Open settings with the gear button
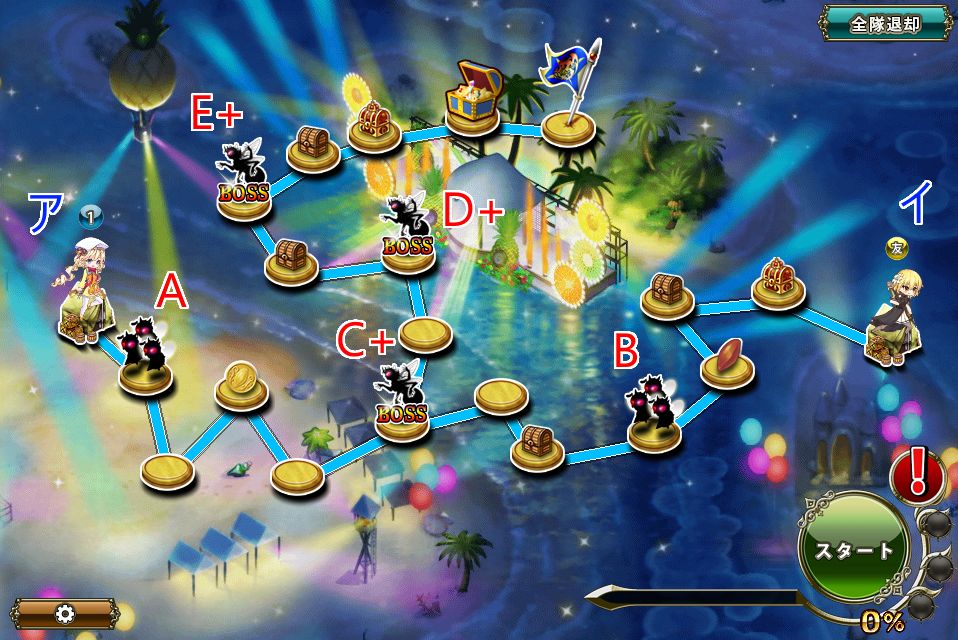This screenshot has height=640, width=958. (67, 612)
